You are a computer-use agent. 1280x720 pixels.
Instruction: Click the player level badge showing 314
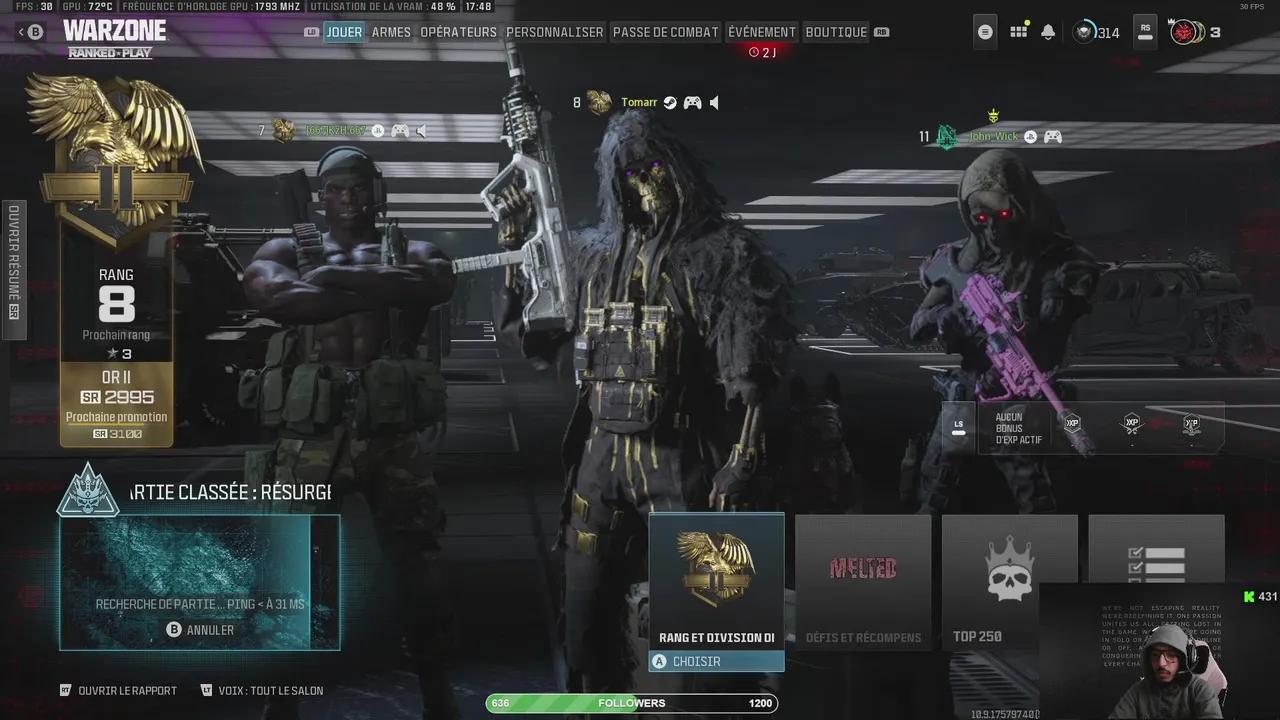coord(1092,32)
